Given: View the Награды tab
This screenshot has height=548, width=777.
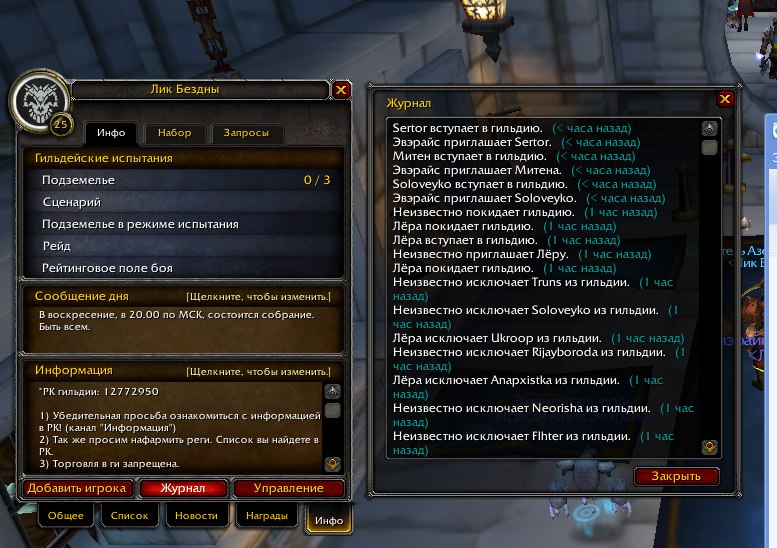Looking at the screenshot, I should (265, 516).
